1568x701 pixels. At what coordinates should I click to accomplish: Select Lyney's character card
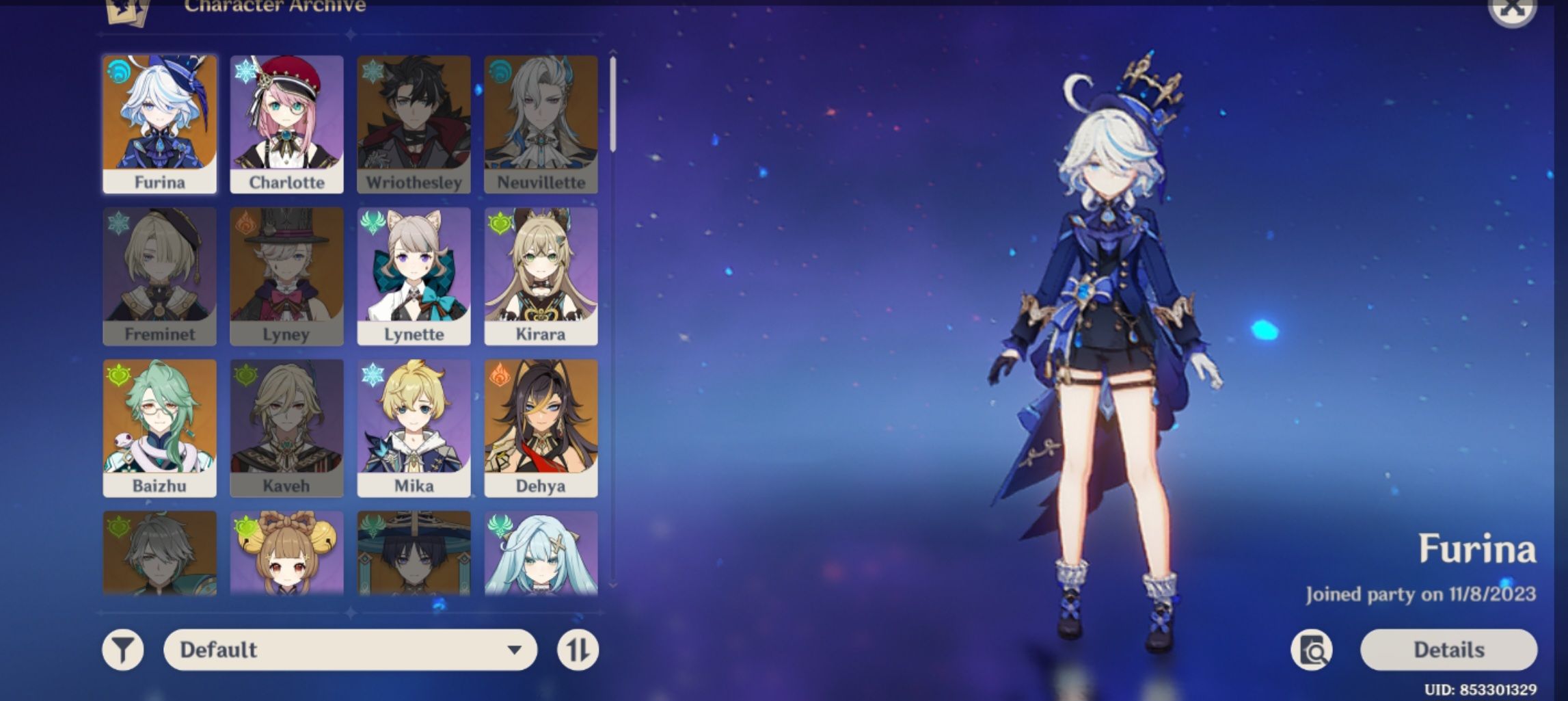286,274
